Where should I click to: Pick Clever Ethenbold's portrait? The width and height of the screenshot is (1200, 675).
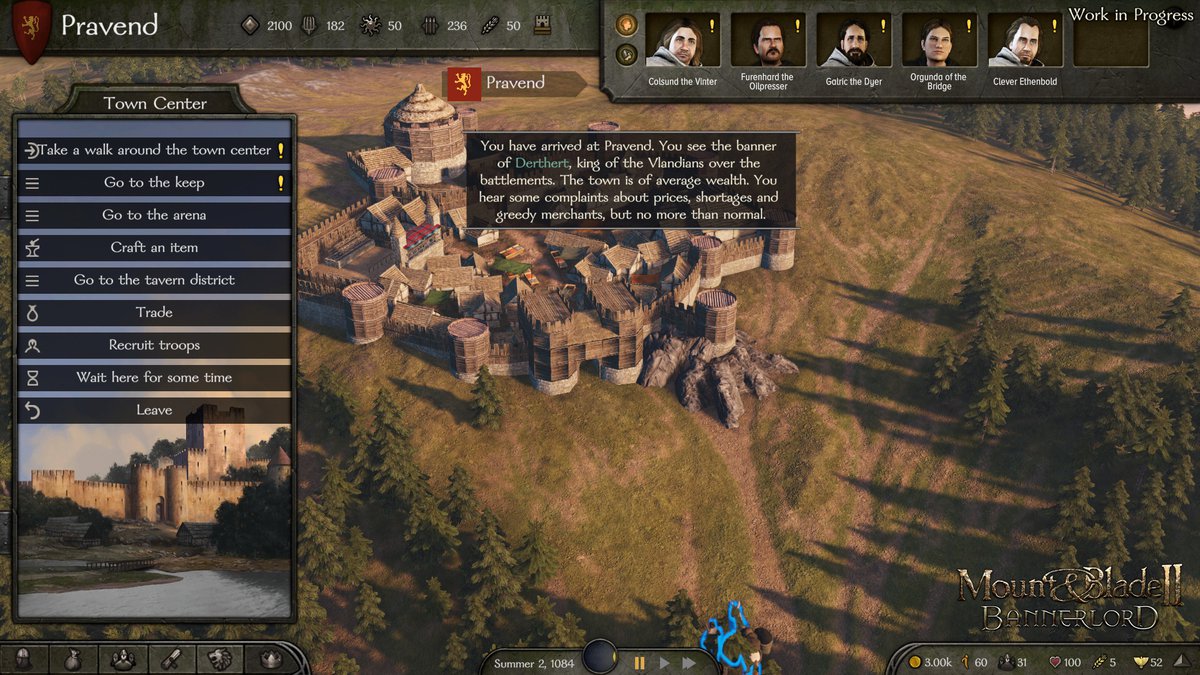coord(1024,42)
